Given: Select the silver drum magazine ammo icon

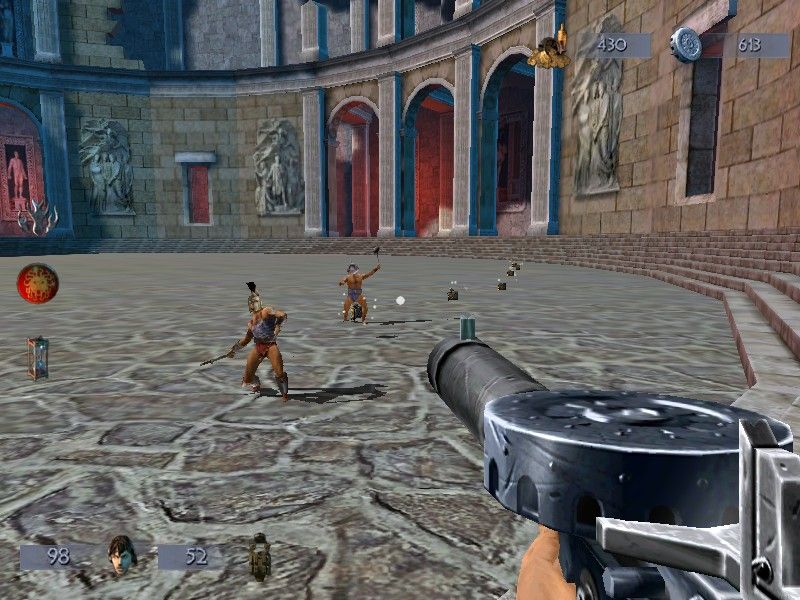Looking at the screenshot, I should 687,44.
